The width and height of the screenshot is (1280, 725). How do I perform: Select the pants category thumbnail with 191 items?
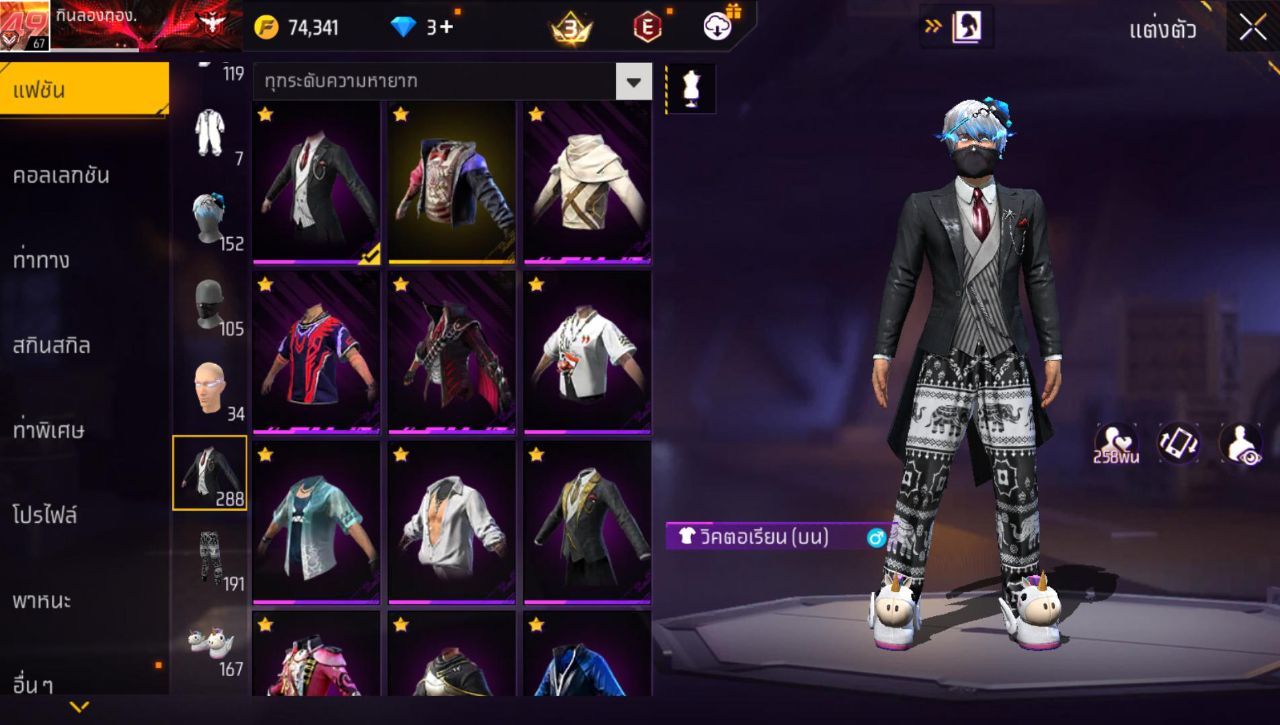(211, 555)
